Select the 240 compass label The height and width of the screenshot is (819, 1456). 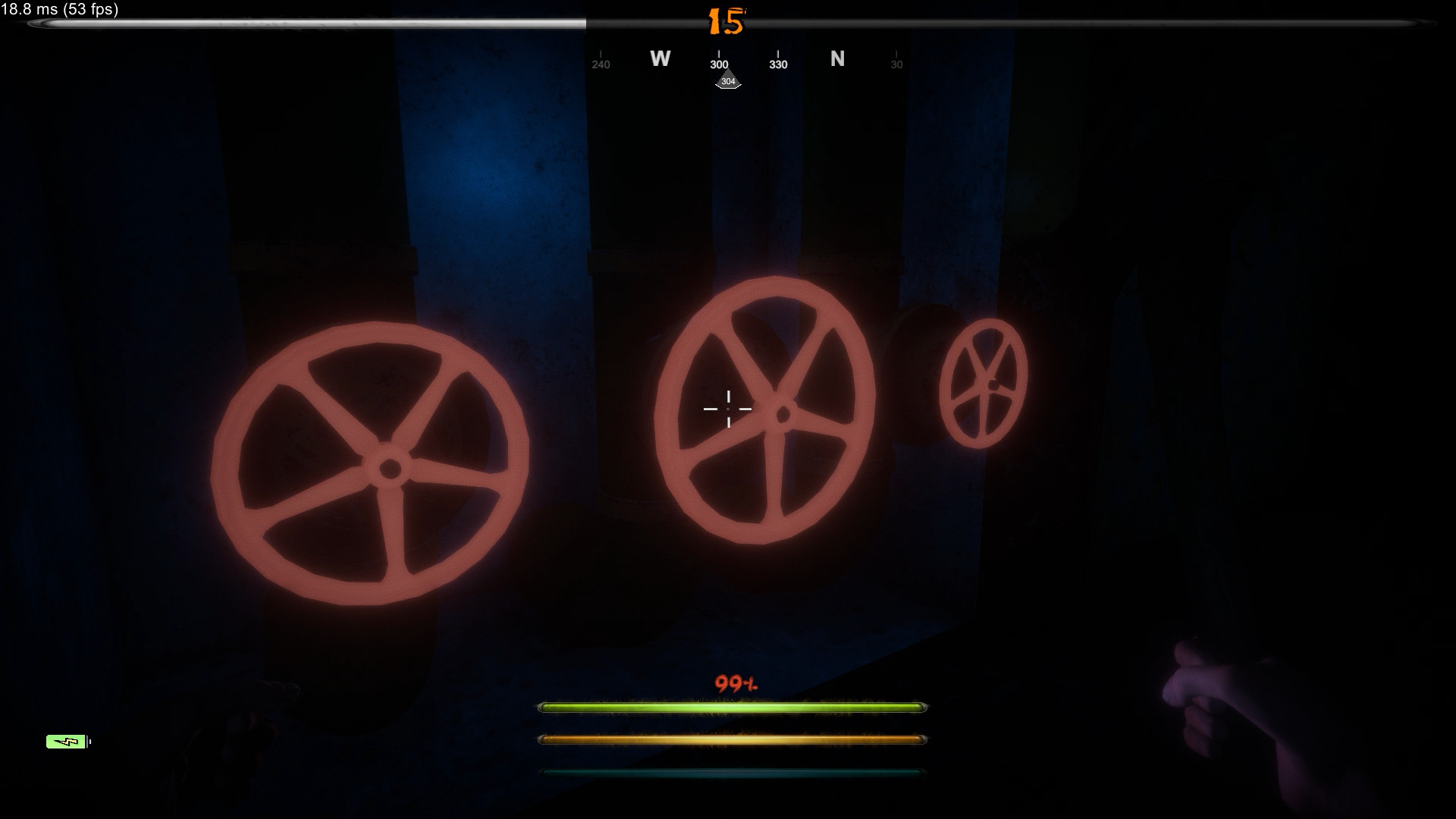point(600,64)
